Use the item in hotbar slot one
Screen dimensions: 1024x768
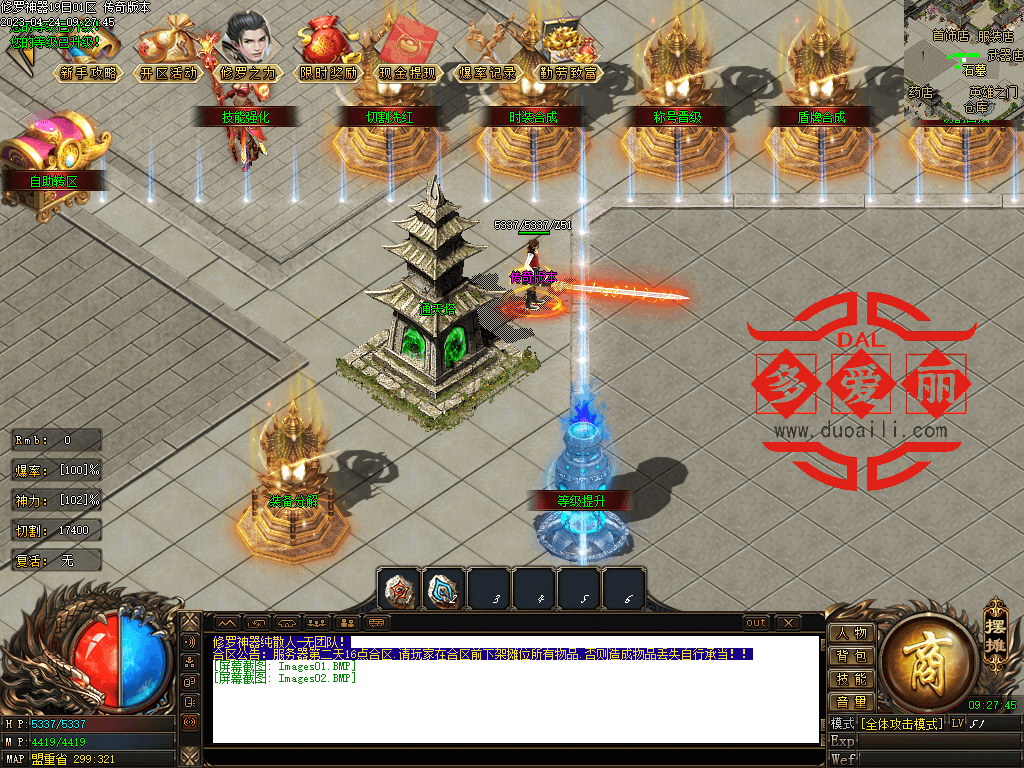398,589
